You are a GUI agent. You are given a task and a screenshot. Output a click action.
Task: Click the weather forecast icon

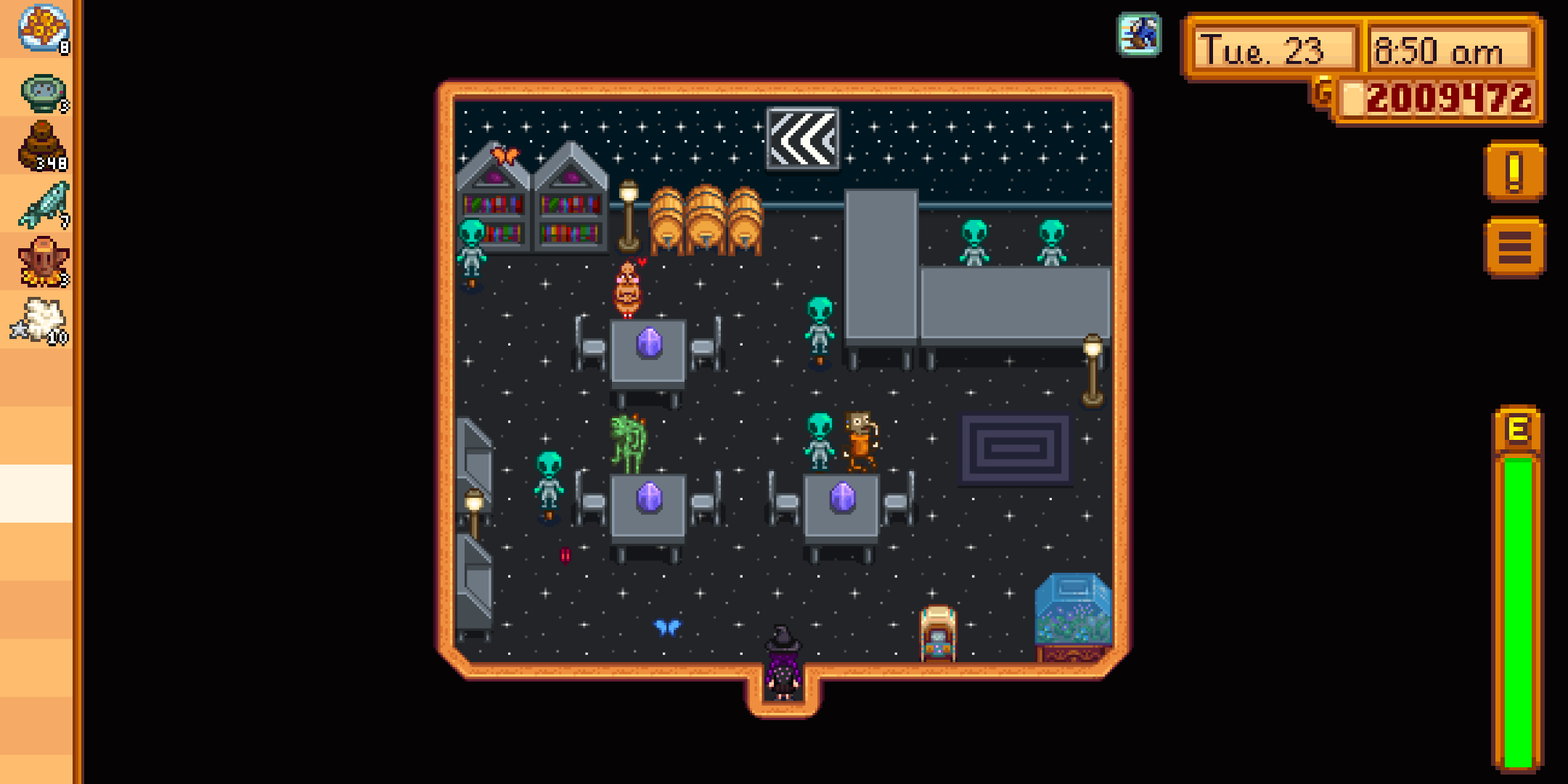tap(1140, 33)
